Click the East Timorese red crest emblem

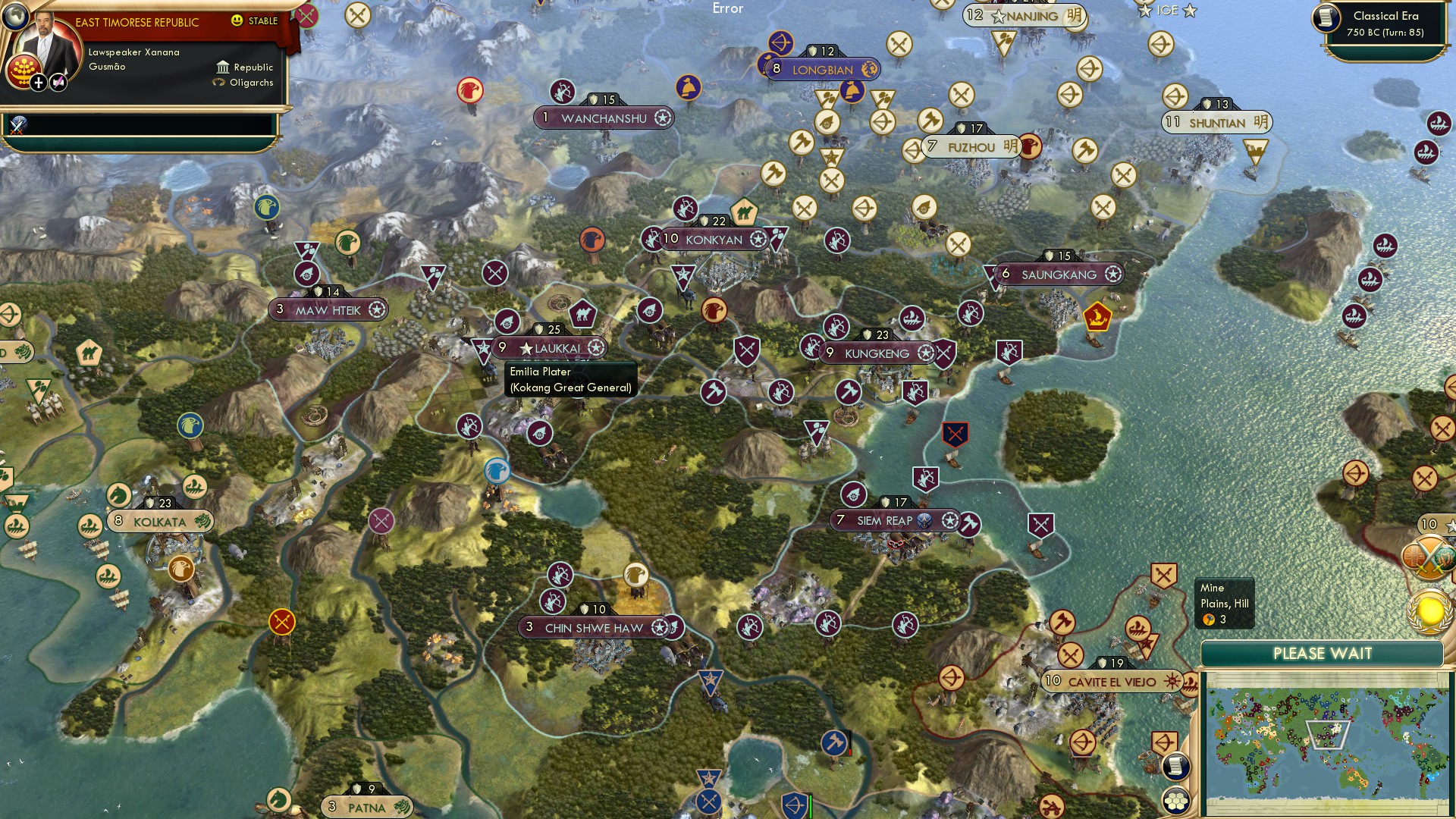[24, 73]
